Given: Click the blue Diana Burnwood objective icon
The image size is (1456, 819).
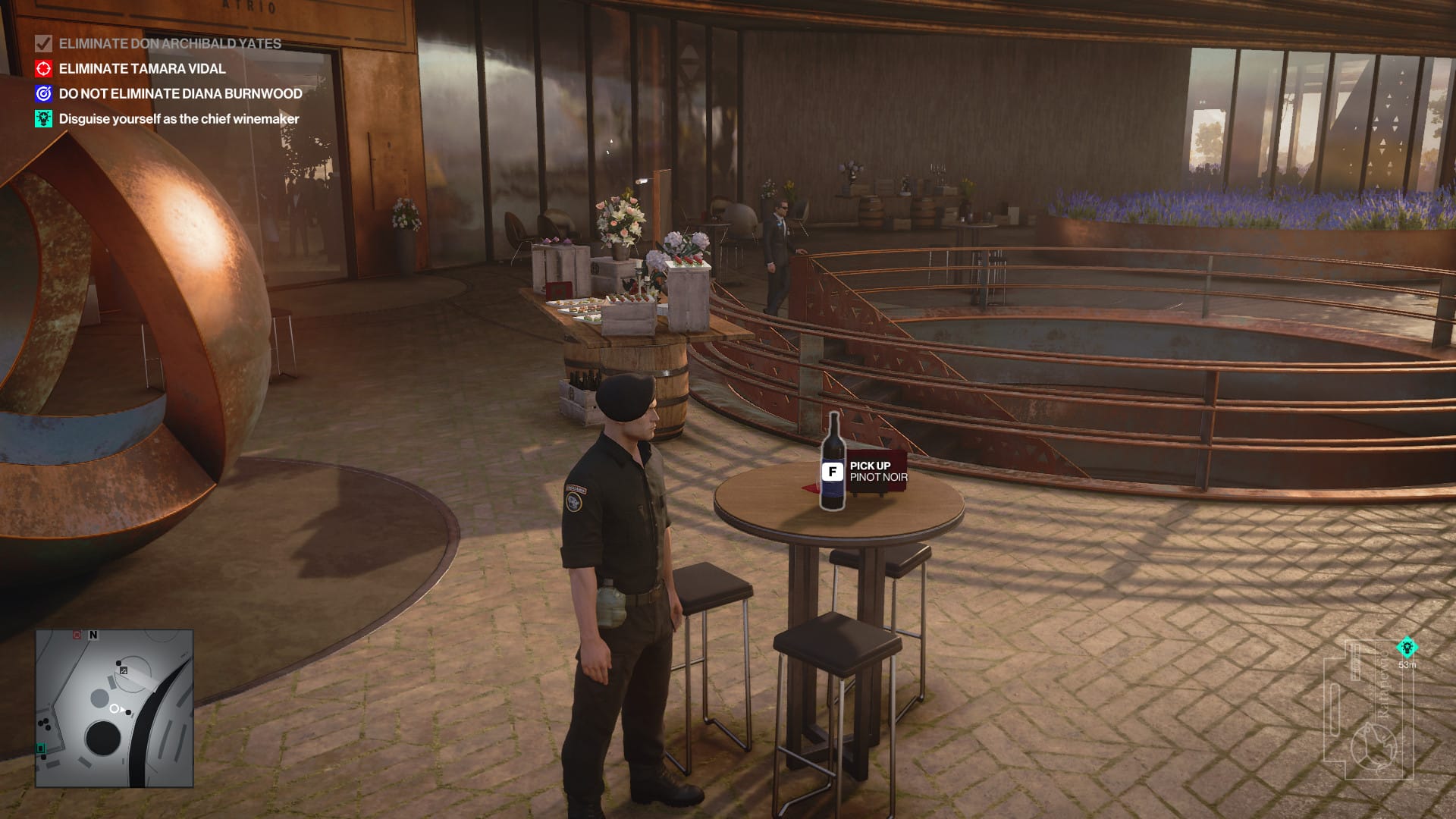Looking at the screenshot, I should (x=43, y=94).
